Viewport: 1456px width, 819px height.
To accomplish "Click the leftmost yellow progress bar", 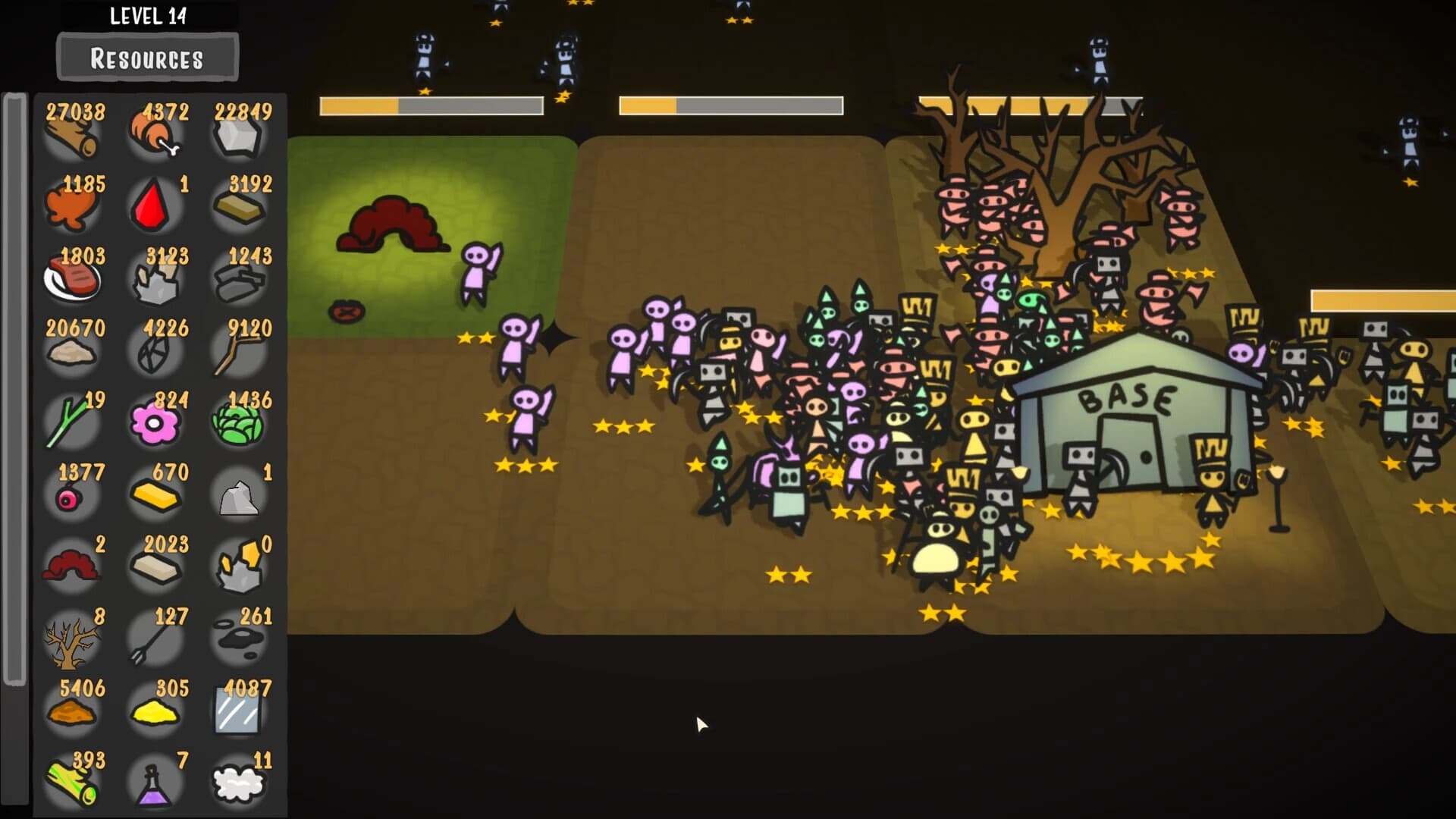I will point(432,106).
